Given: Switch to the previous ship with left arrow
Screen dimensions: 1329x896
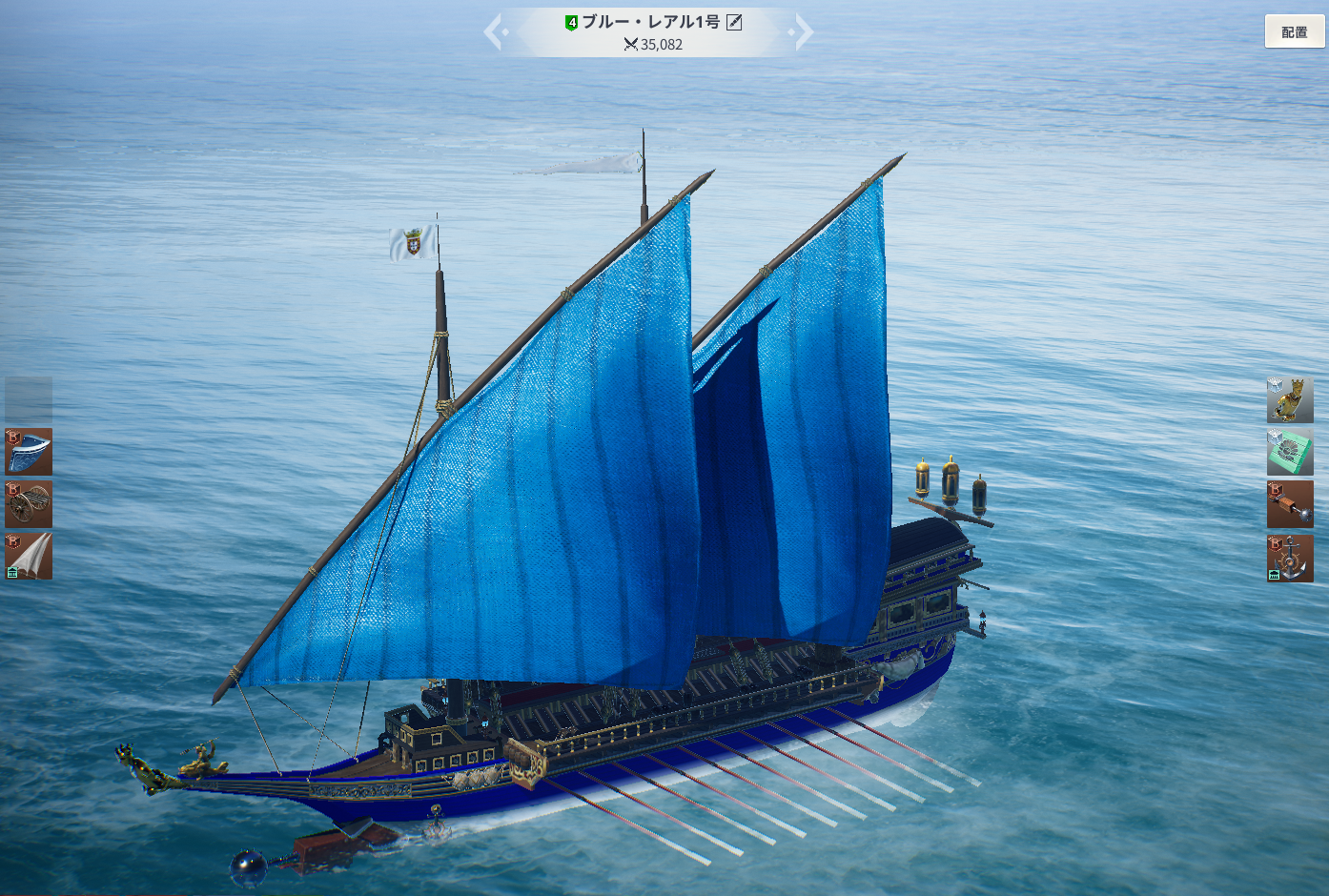Looking at the screenshot, I should (494, 31).
